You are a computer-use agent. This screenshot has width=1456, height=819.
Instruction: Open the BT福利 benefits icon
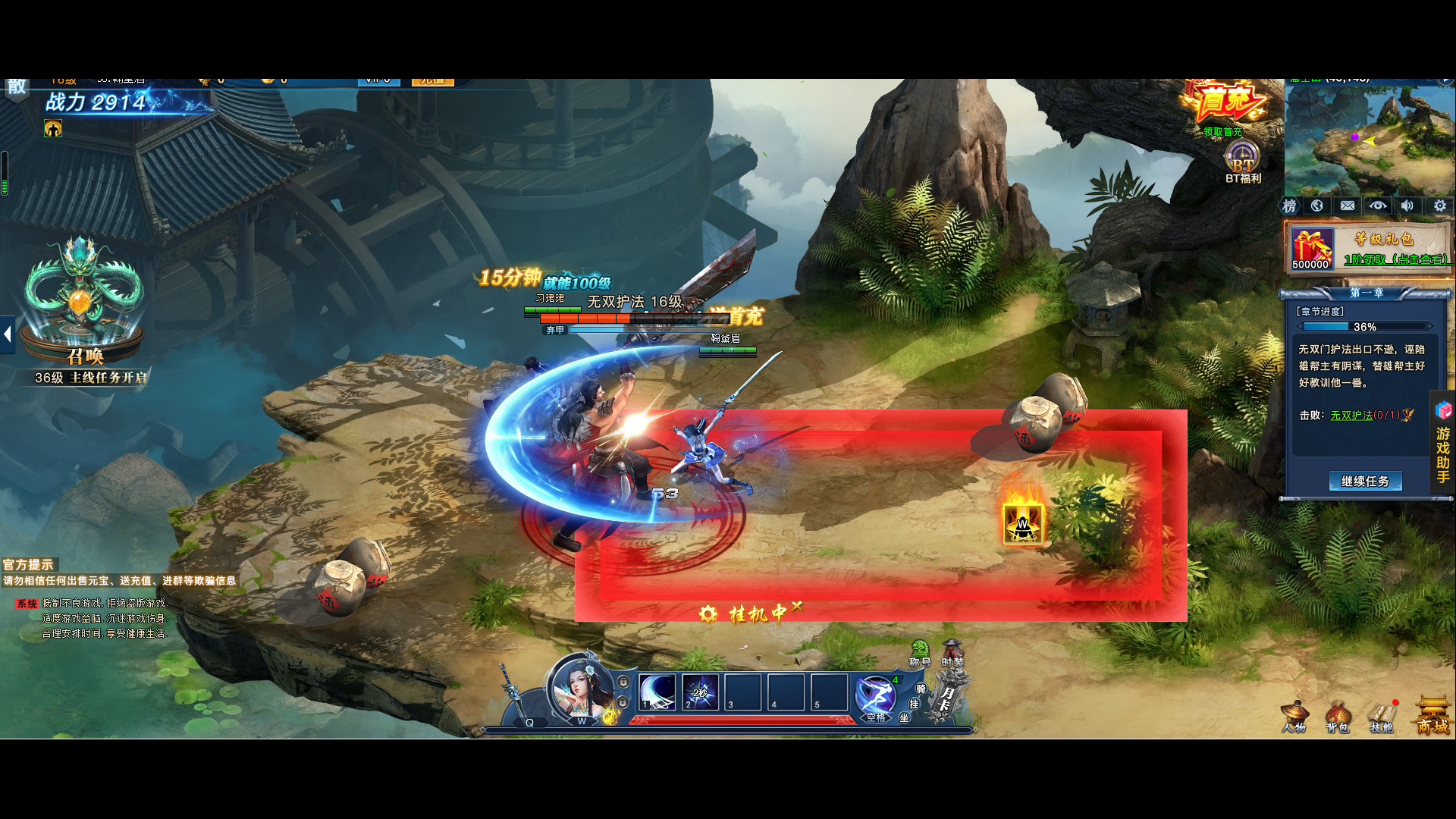pos(1243,162)
